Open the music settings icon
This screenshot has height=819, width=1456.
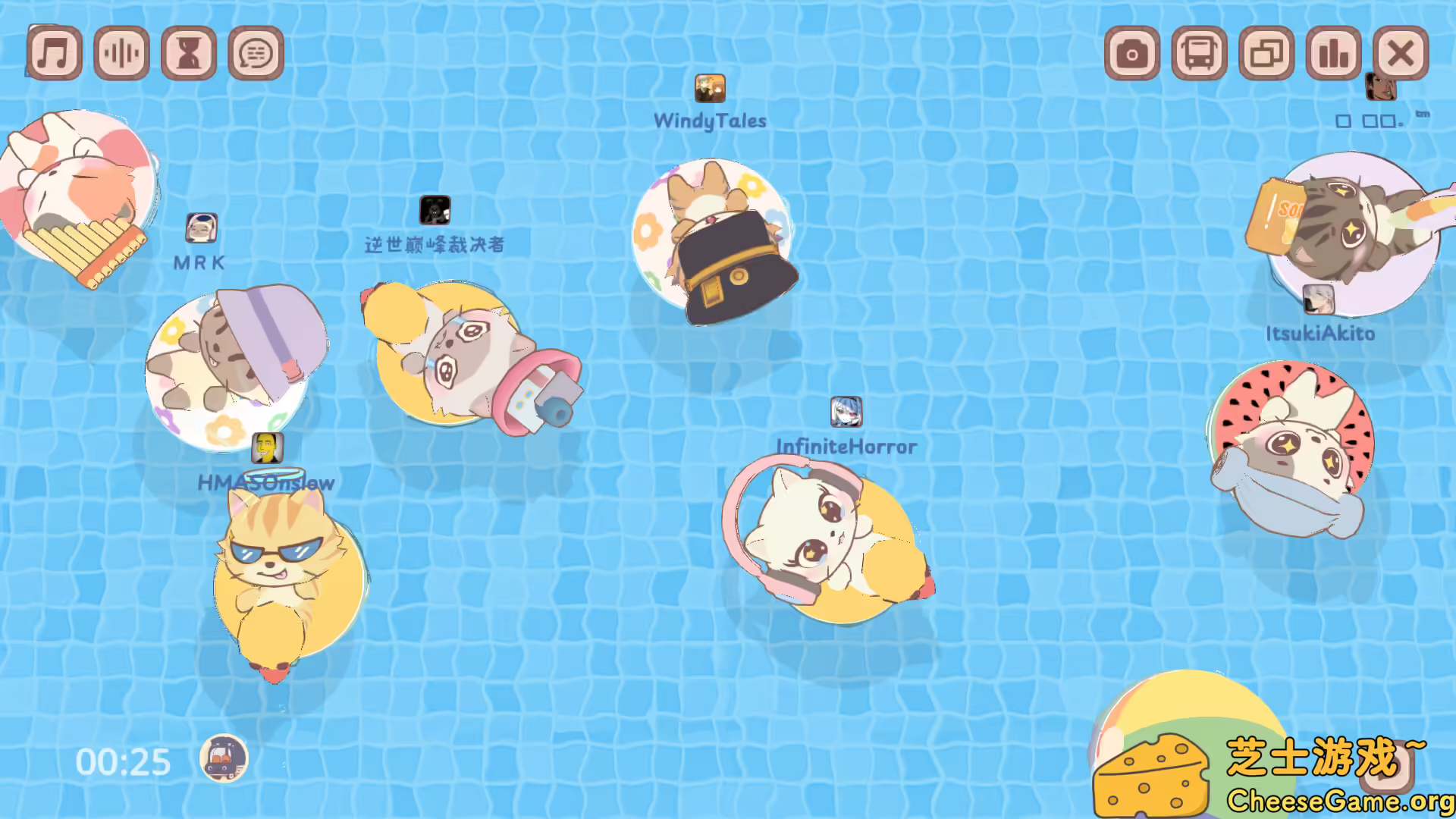53,53
